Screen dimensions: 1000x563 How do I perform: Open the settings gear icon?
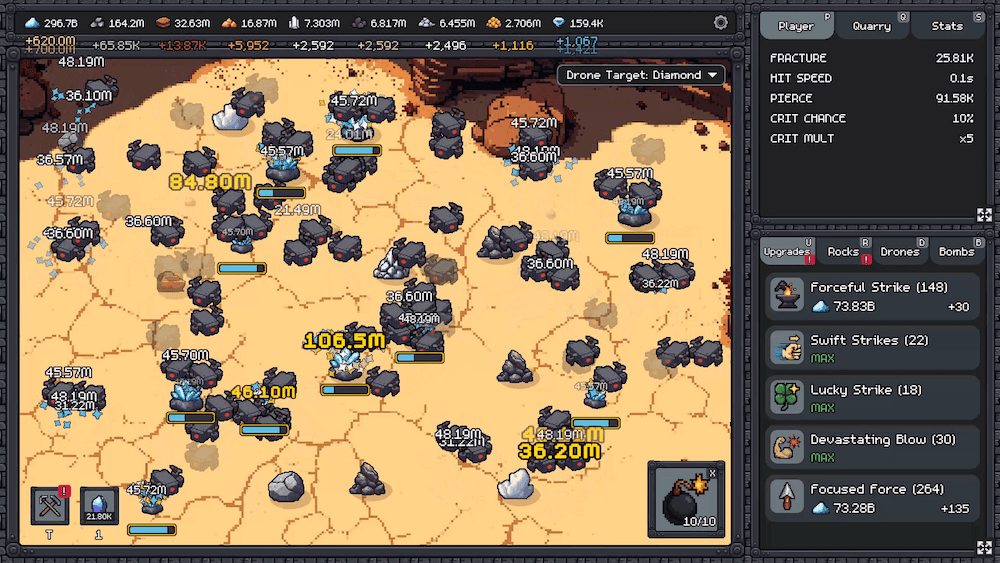pyautogui.click(x=721, y=22)
